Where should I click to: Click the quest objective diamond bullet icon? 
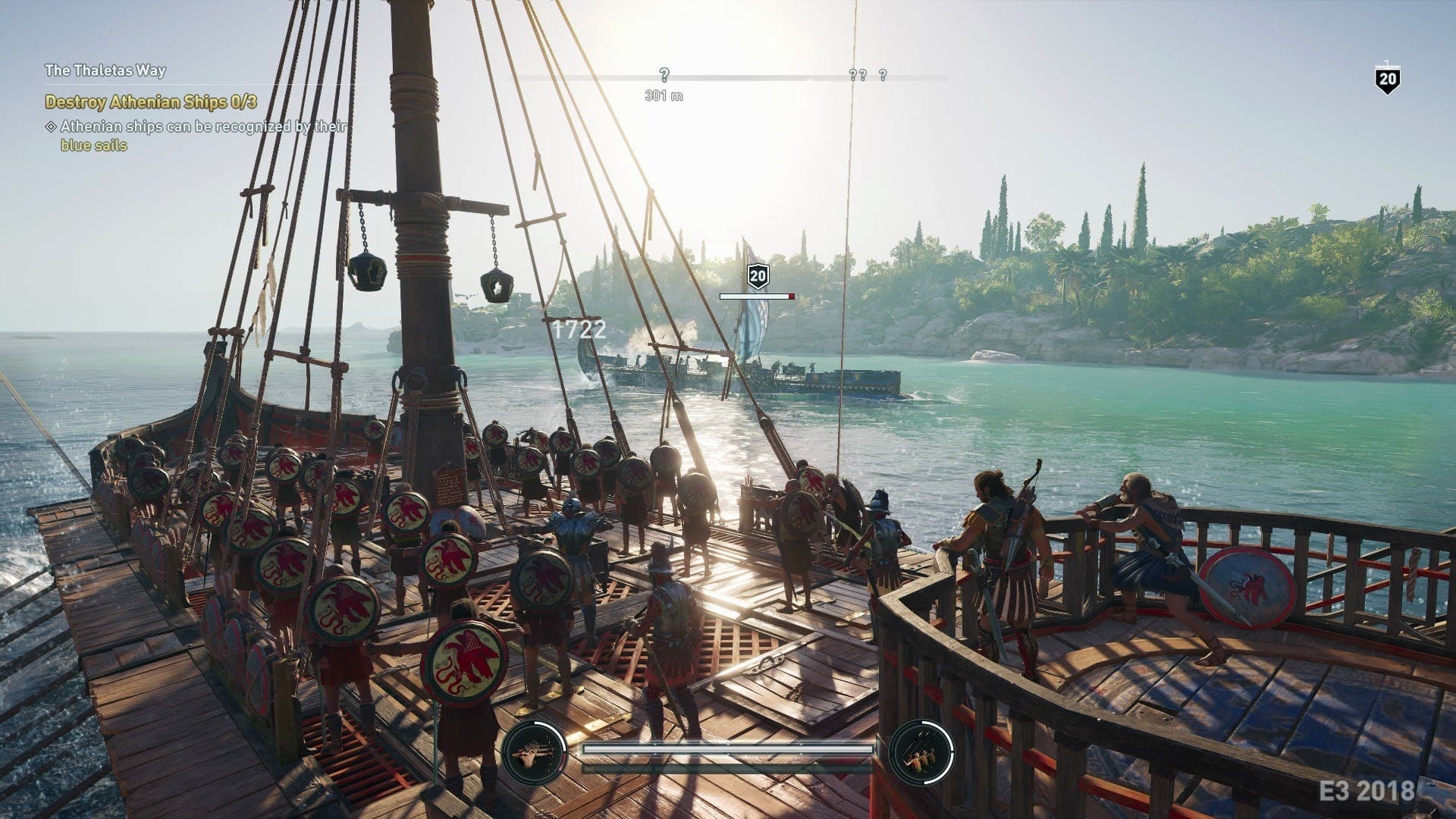click(x=52, y=127)
